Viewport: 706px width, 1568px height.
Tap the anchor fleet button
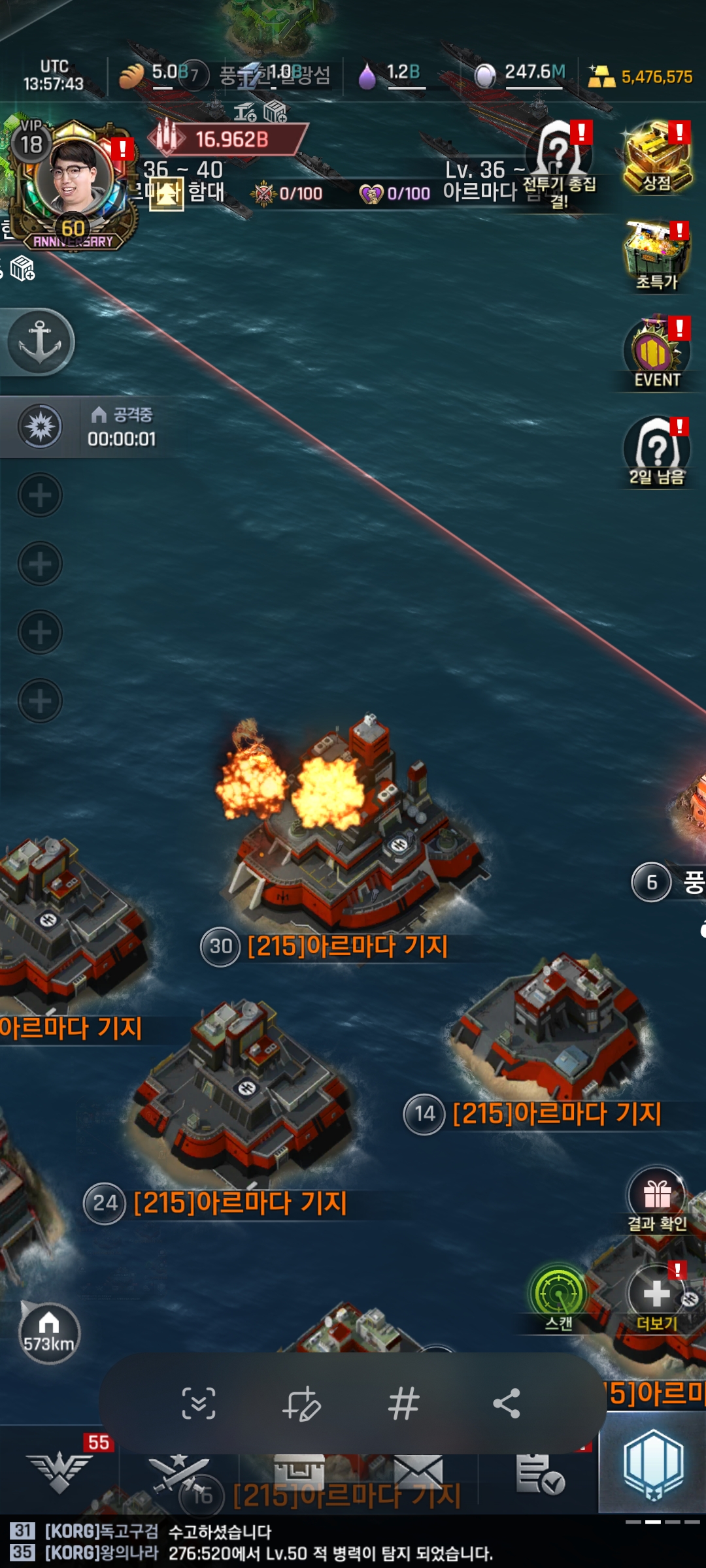[41, 342]
